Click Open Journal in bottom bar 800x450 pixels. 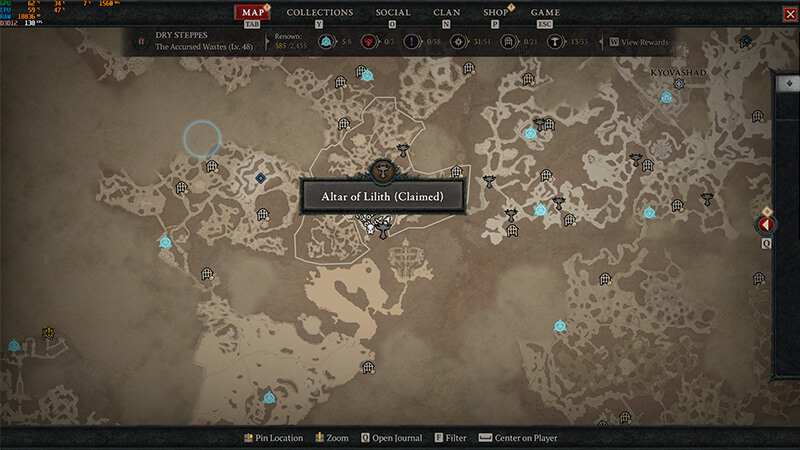pyautogui.click(x=391, y=438)
